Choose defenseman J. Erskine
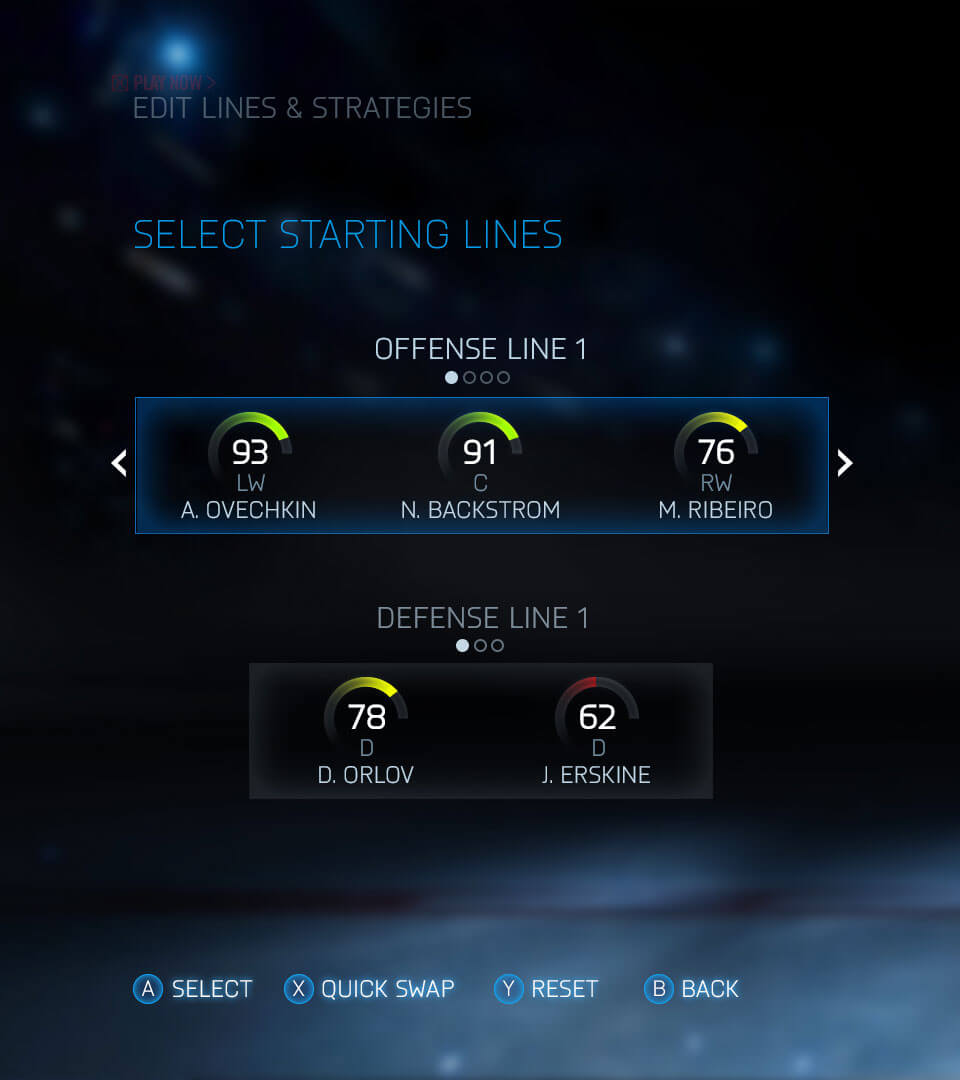This screenshot has height=1080, width=960. pos(597,731)
